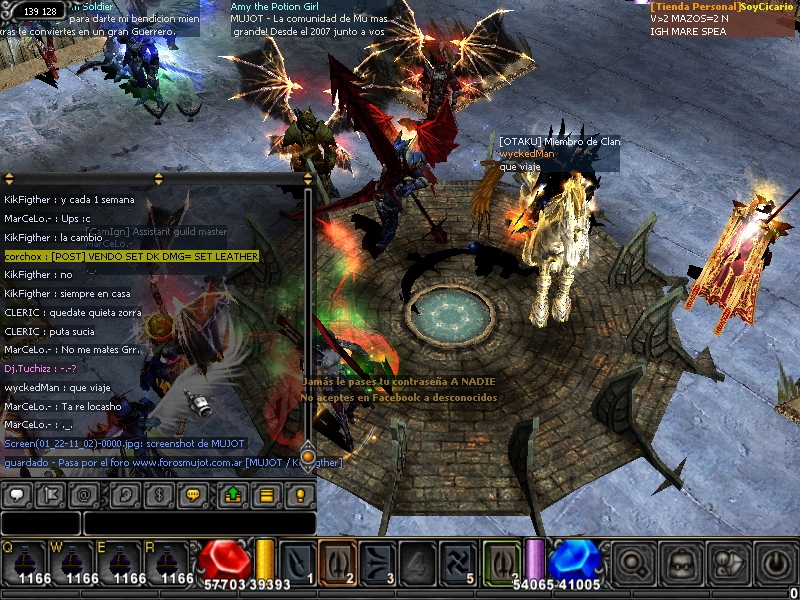Select the highlighted skill slot 2
Screen dimensions: 800x600
click(x=337, y=560)
